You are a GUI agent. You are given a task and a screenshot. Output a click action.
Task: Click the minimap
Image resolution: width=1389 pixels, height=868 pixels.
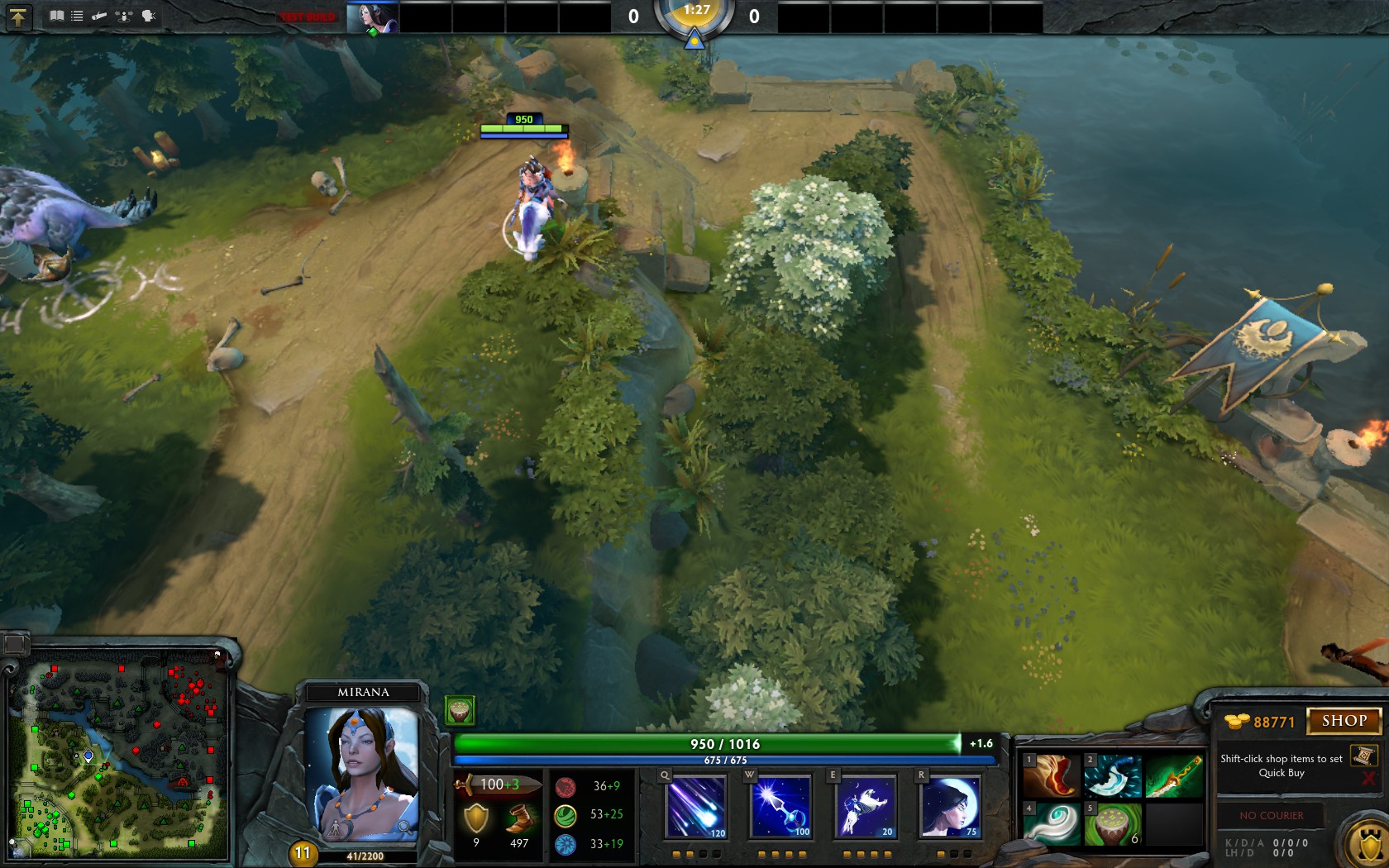pos(117,756)
